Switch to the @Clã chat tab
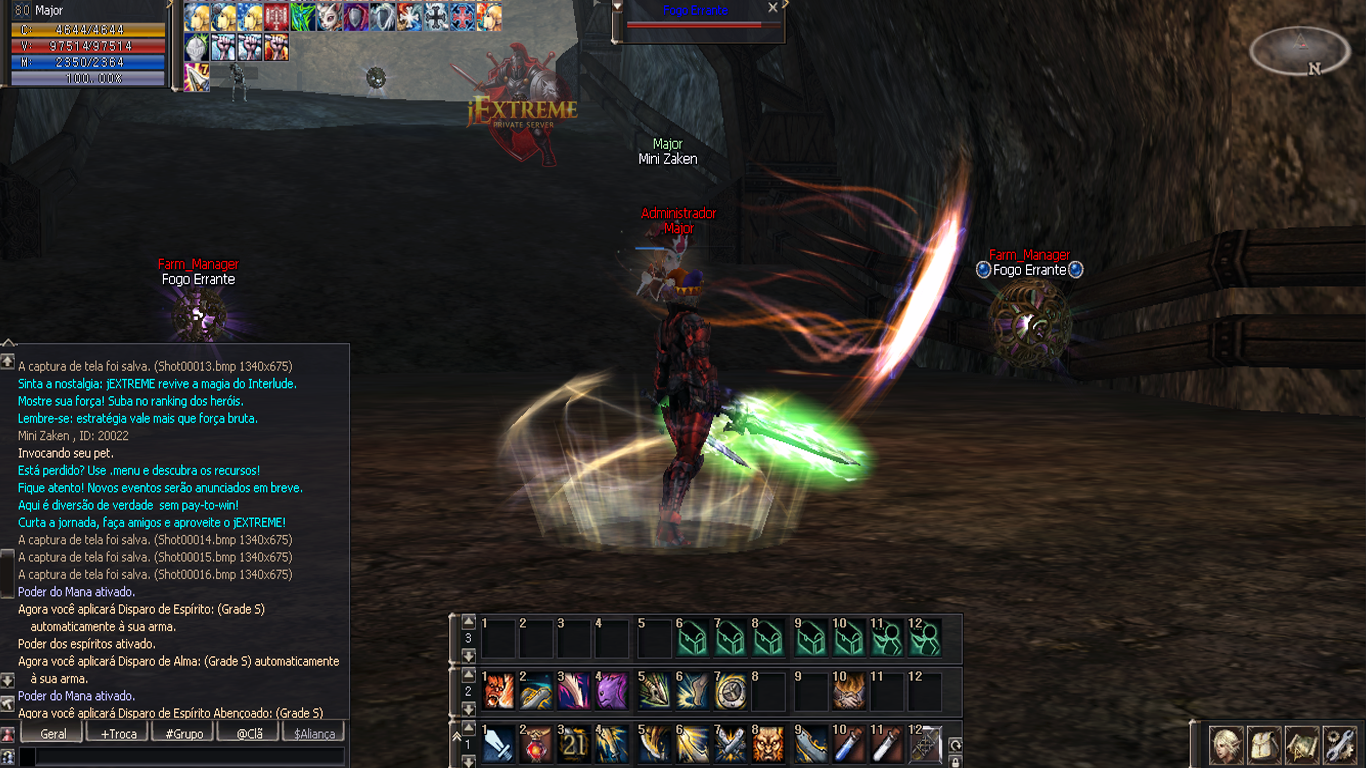The image size is (1366, 768). pos(248,733)
